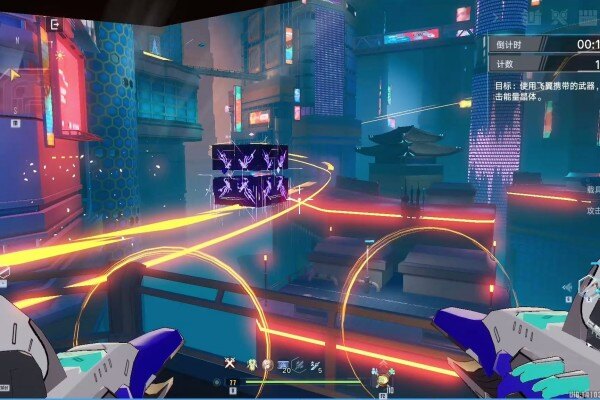Select the crossed weapons icon in the hotbar

tap(230, 364)
